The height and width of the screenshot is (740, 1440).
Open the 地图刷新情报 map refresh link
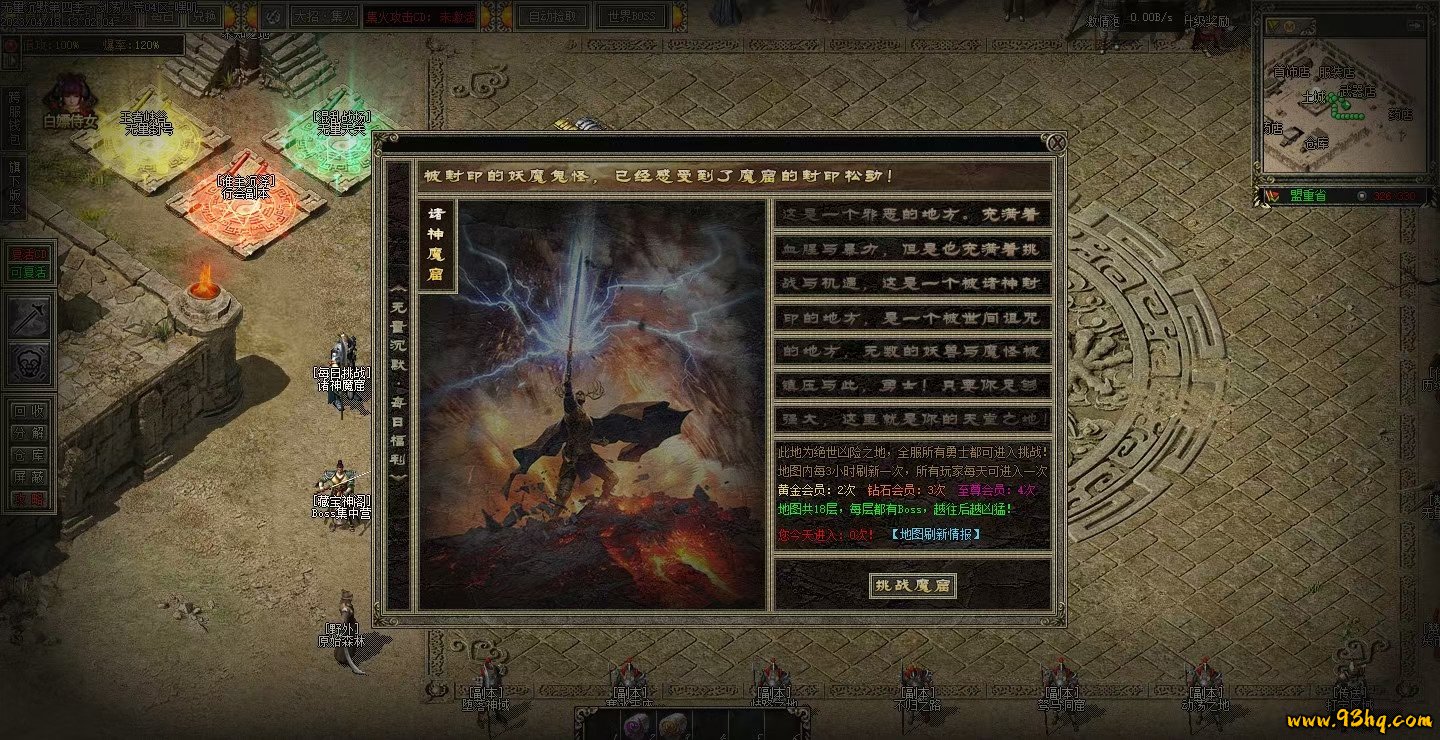[935, 534]
